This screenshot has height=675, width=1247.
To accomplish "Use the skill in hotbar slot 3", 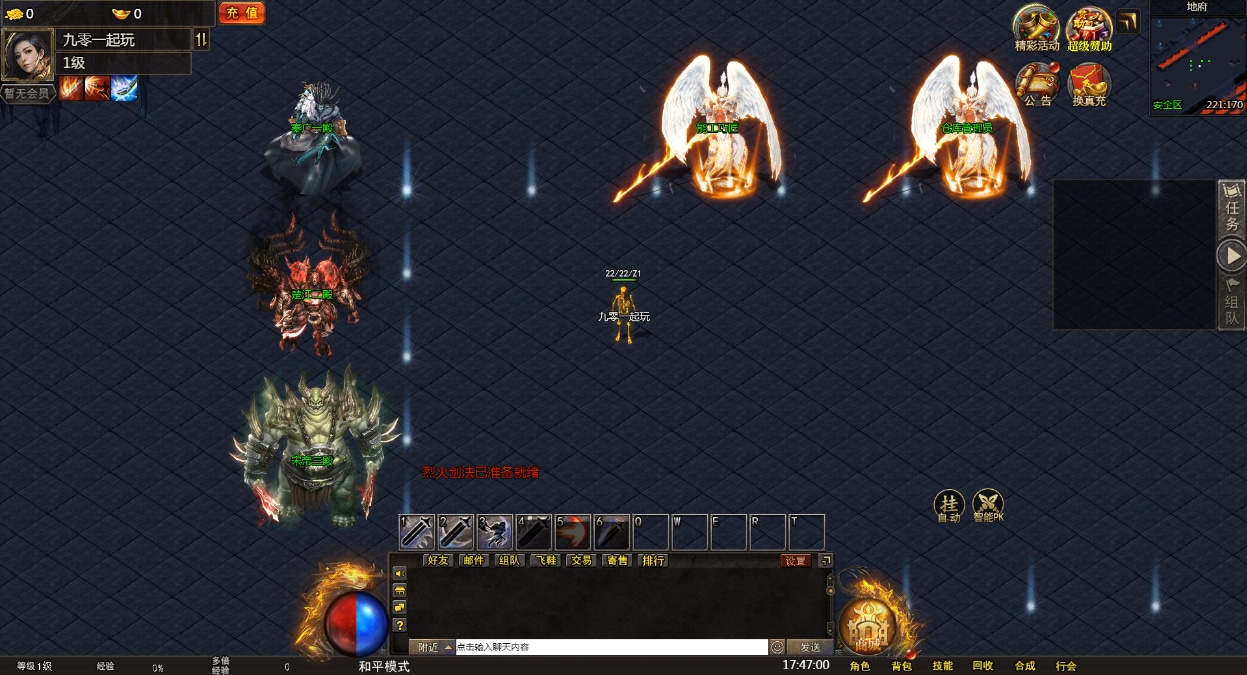I will [495, 532].
